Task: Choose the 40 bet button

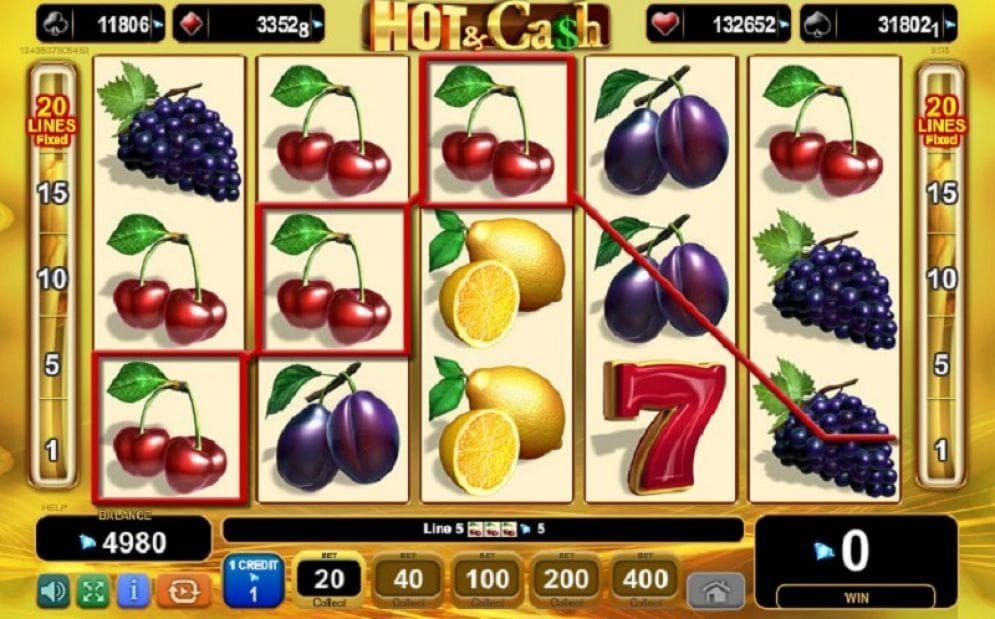Action: click(x=408, y=579)
